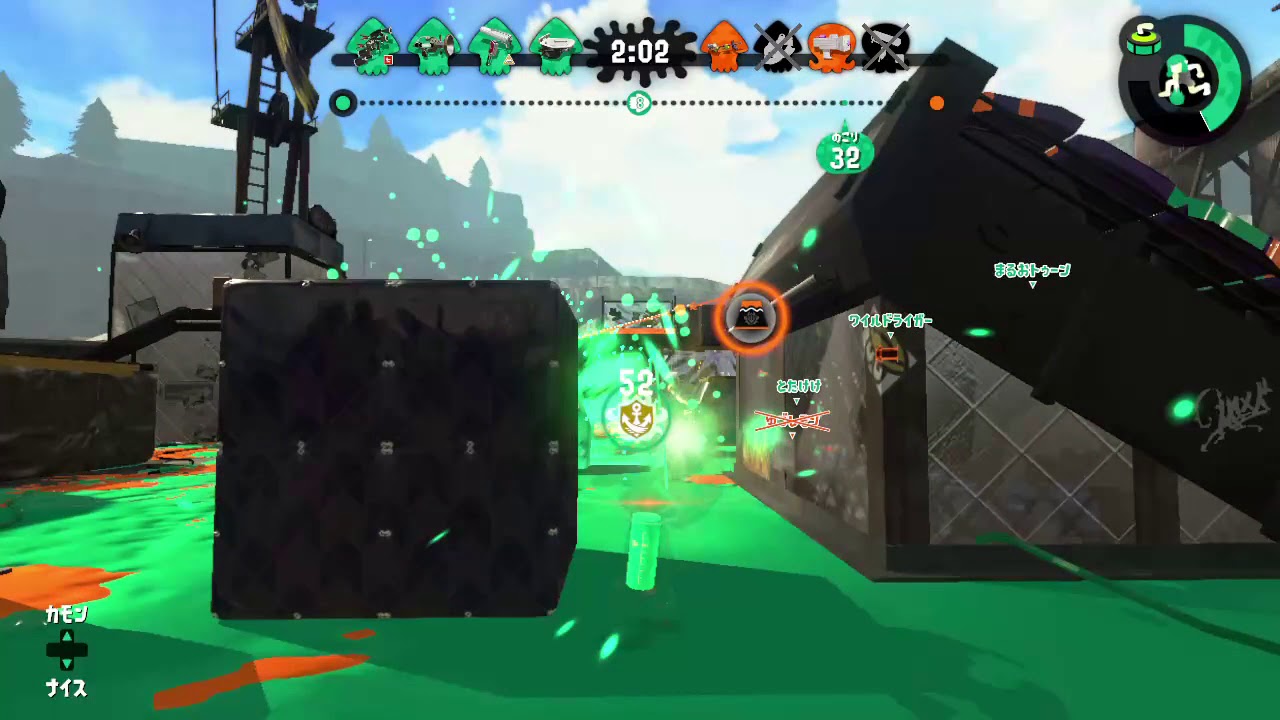Click the center 8 marker on the score bar
This screenshot has width=1280, height=720.
(x=639, y=103)
